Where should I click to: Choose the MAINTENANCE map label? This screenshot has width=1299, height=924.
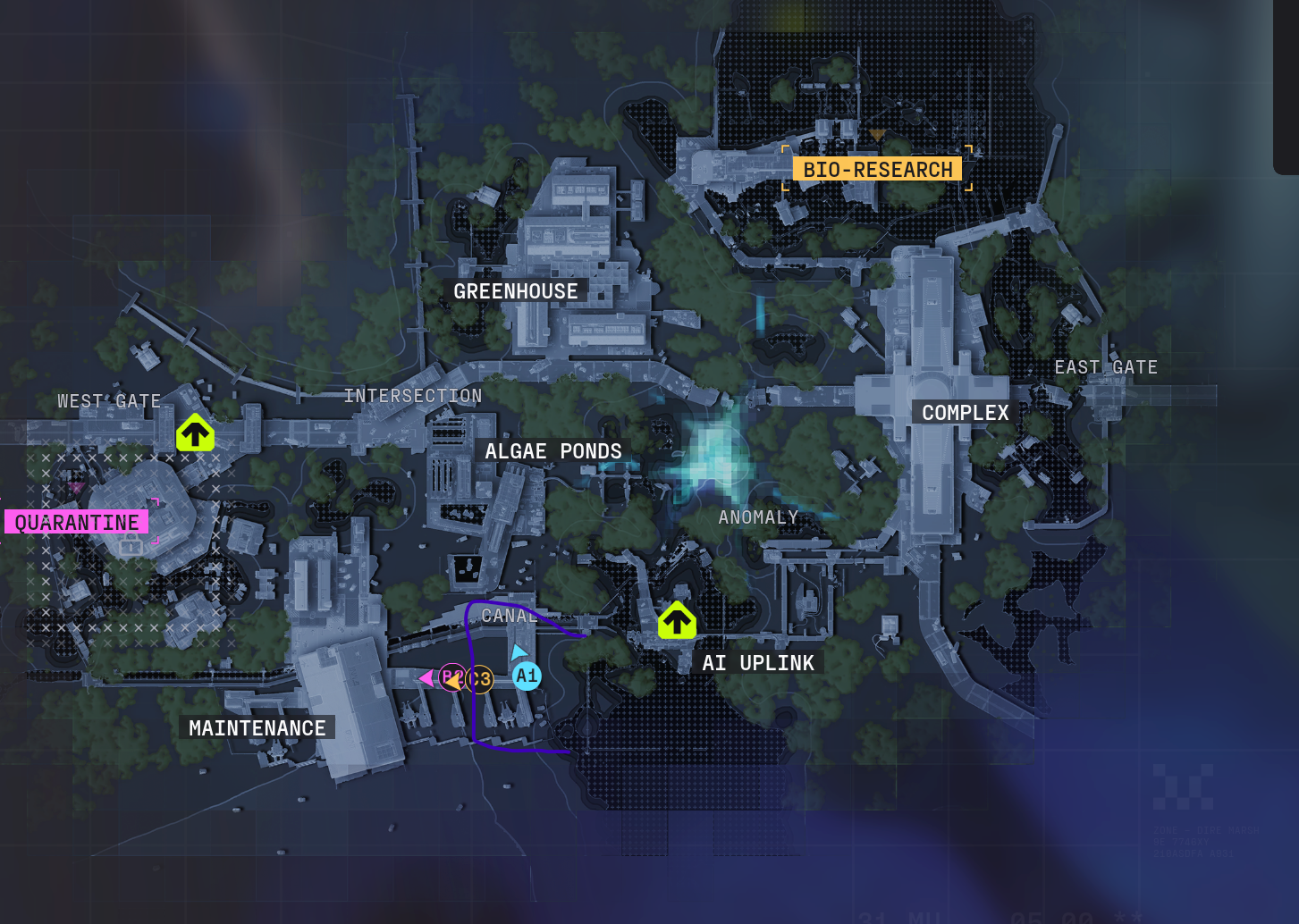tap(257, 728)
